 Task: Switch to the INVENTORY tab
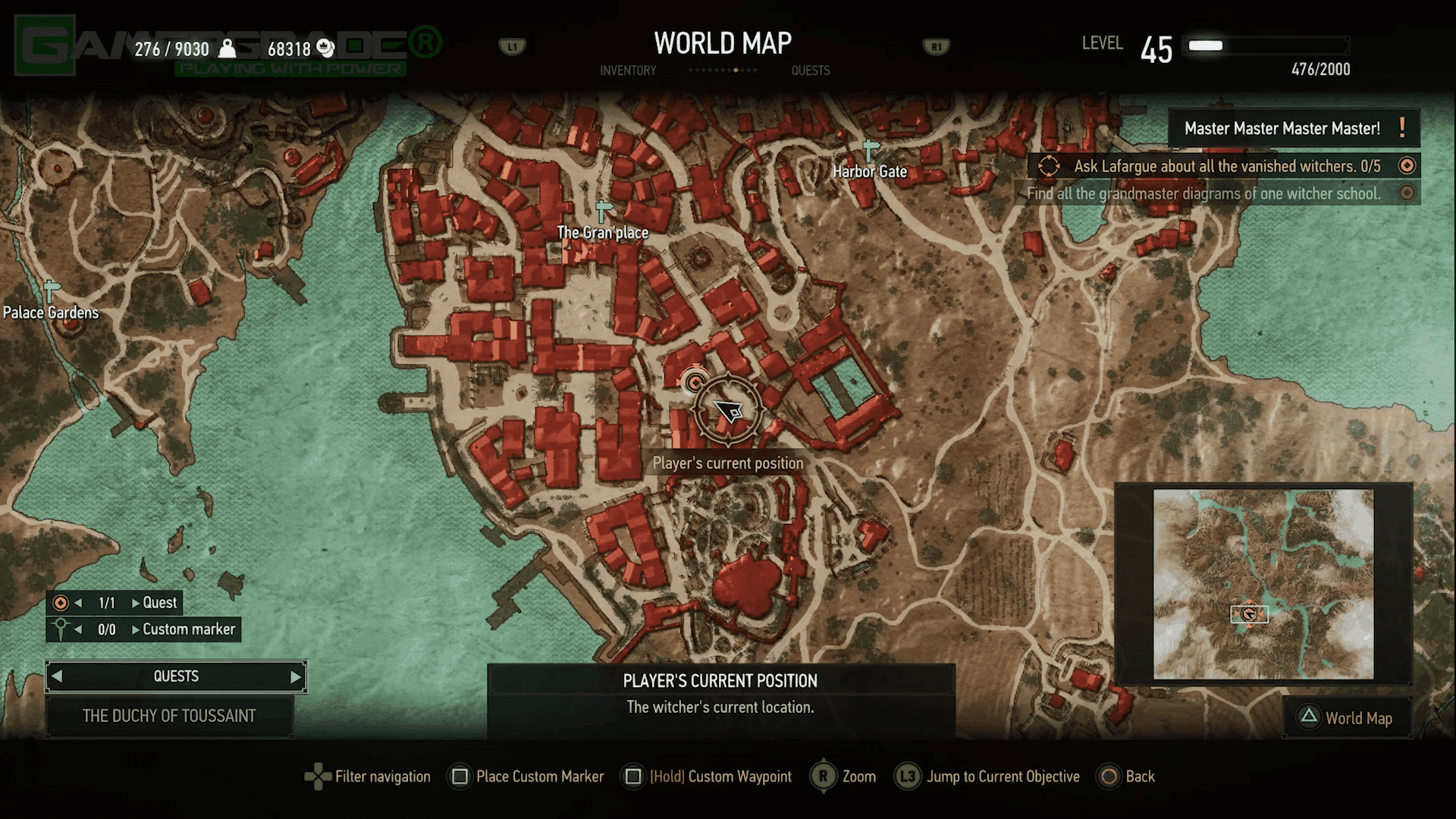pyautogui.click(x=628, y=70)
